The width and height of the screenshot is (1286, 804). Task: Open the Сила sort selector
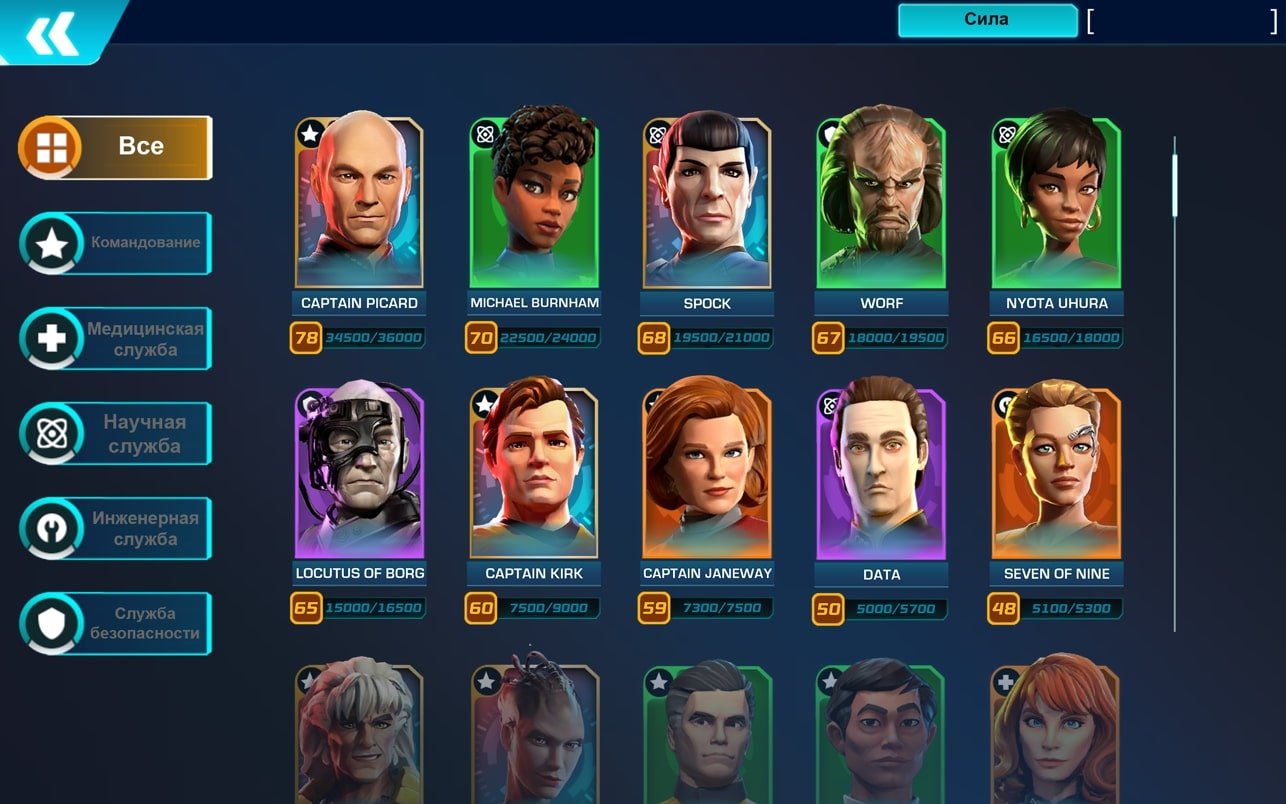pos(986,20)
